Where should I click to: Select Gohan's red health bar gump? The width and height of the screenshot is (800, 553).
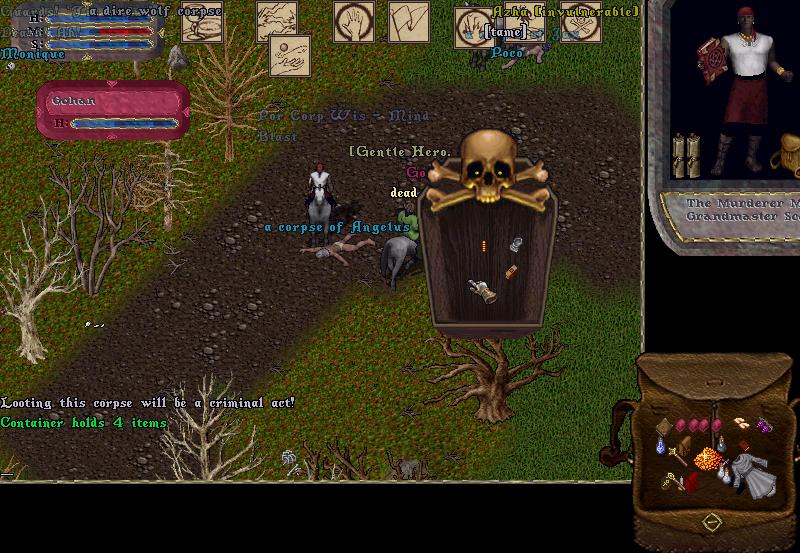[x=113, y=111]
